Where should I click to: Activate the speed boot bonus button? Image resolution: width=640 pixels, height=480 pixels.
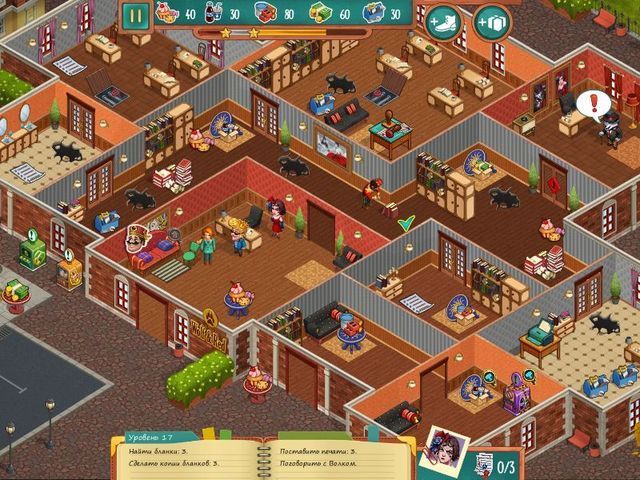442,21
